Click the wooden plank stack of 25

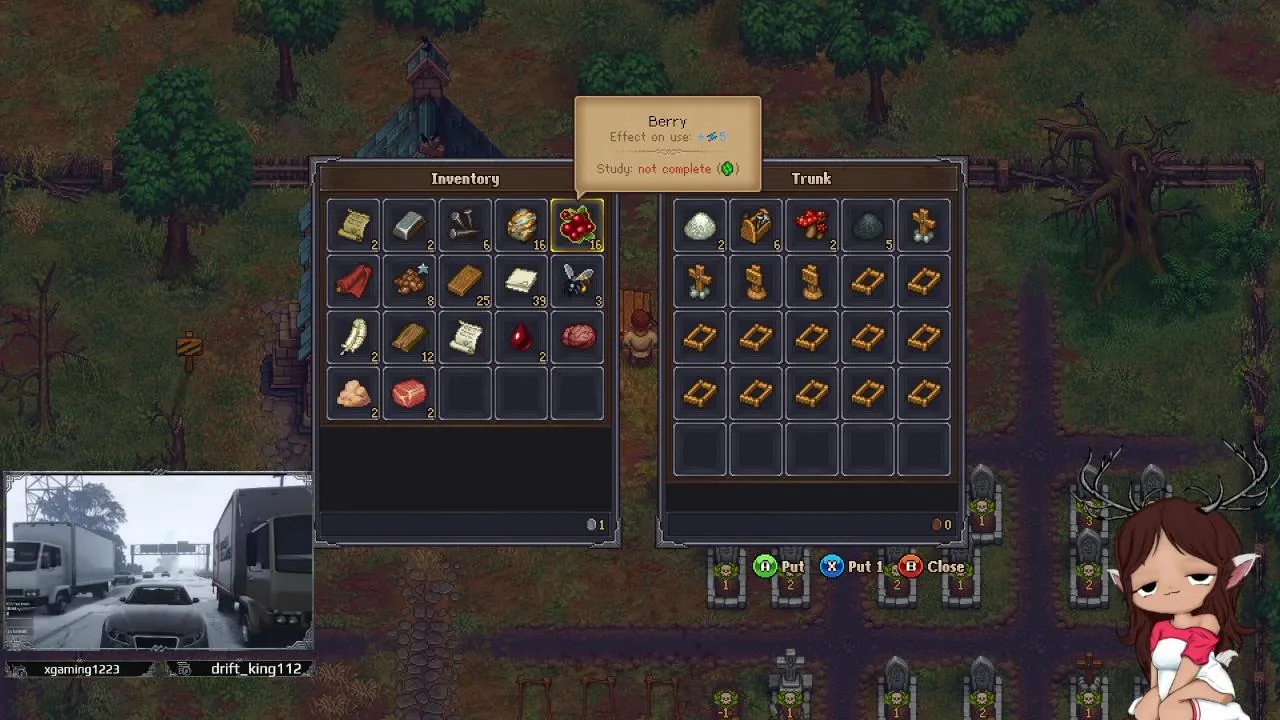(x=465, y=282)
